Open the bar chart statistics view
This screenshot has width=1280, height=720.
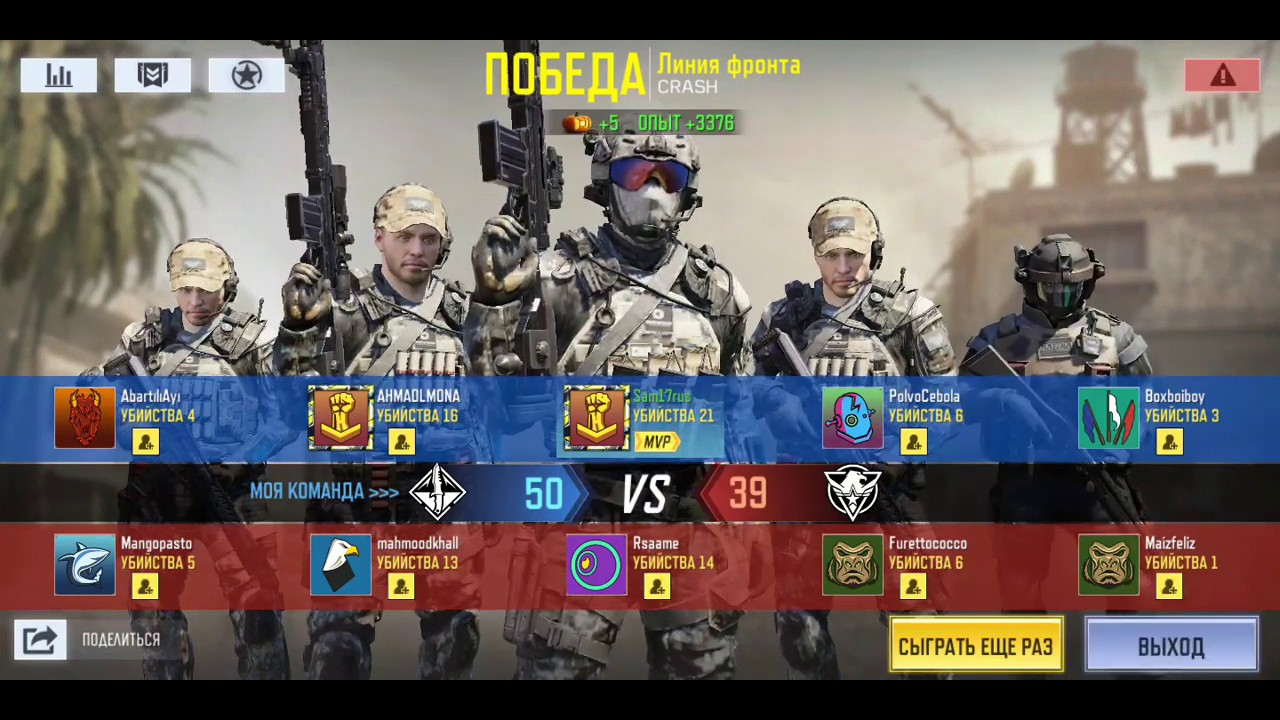point(59,76)
